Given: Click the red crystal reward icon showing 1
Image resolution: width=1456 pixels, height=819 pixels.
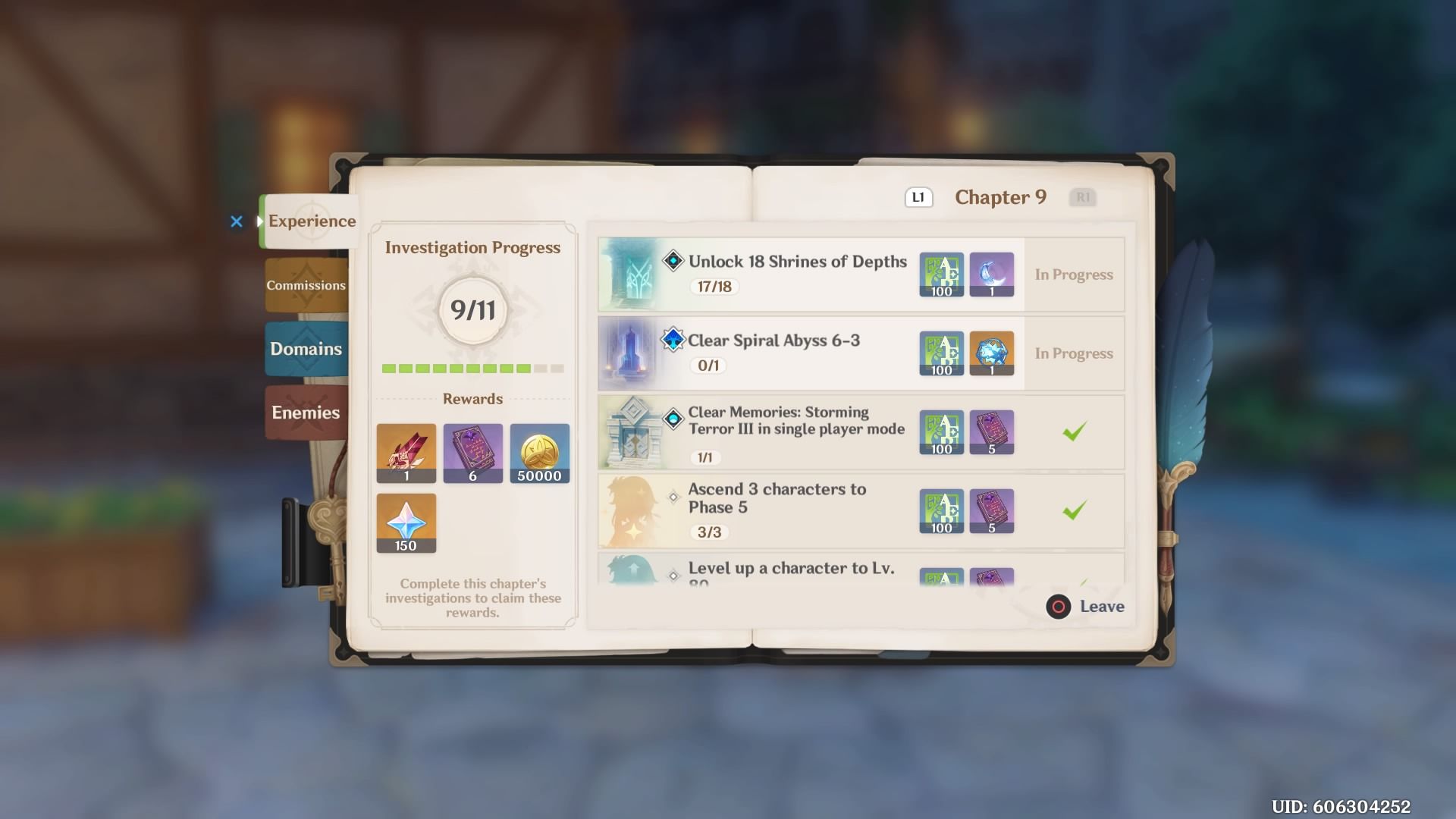Looking at the screenshot, I should coord(406,453).
